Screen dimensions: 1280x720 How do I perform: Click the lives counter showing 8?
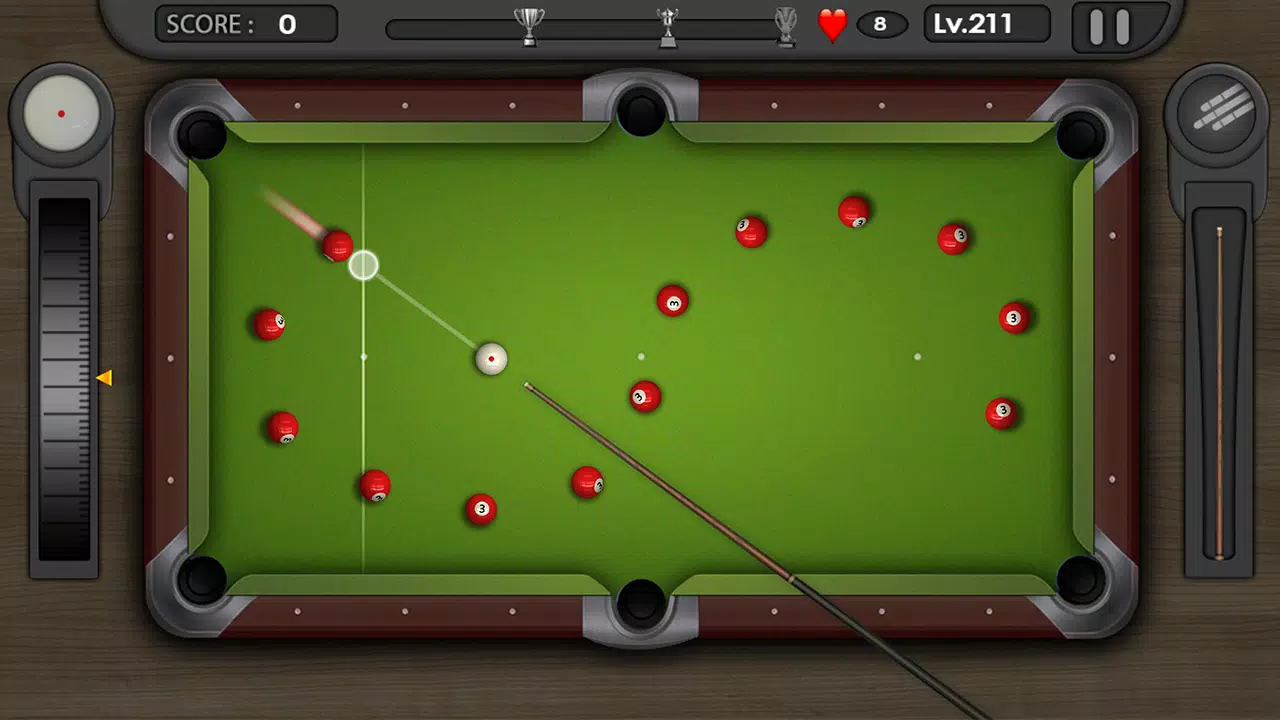pos(881,25)
